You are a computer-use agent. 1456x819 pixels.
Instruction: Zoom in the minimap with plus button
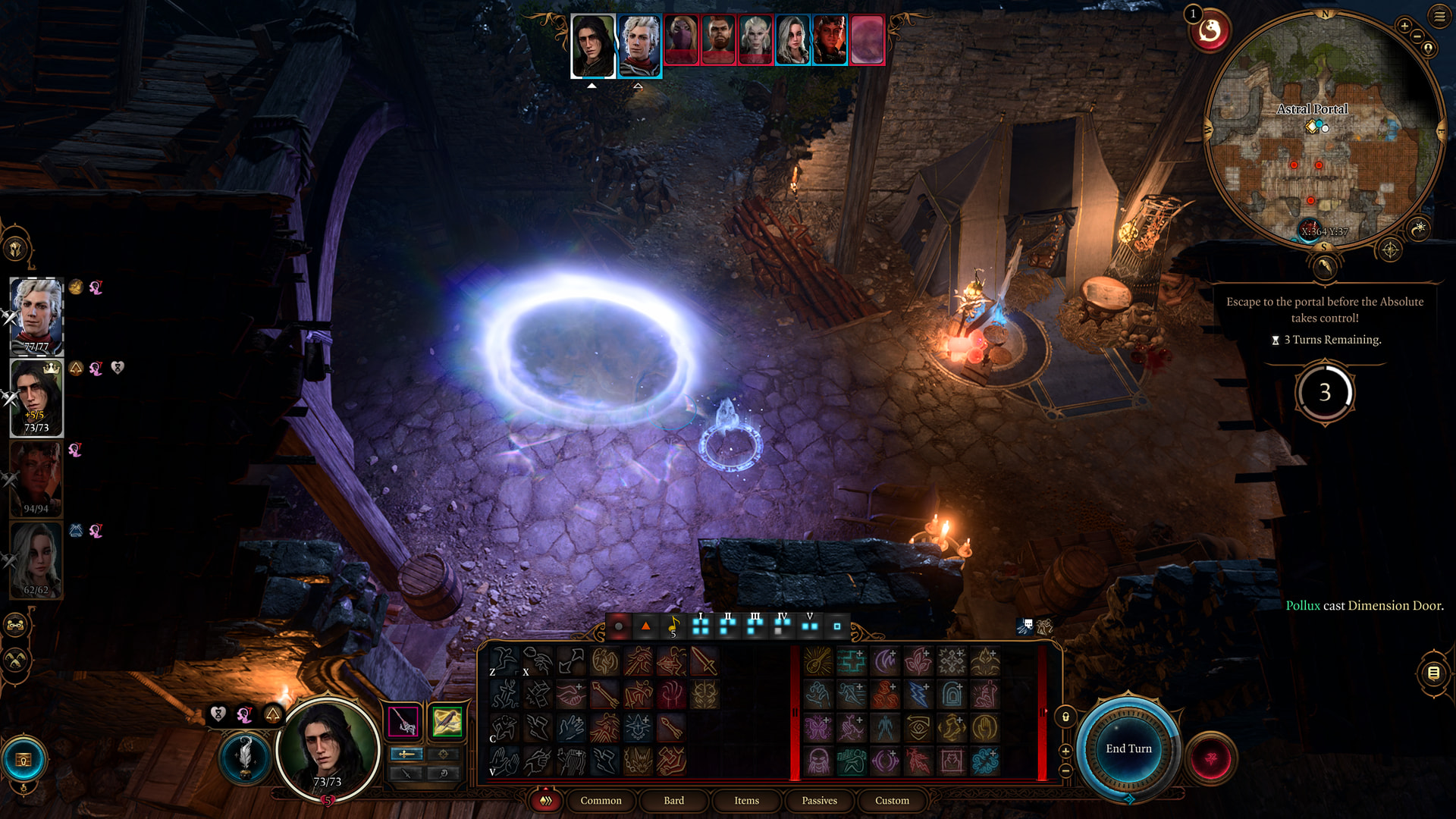[x=1404, y=27]
